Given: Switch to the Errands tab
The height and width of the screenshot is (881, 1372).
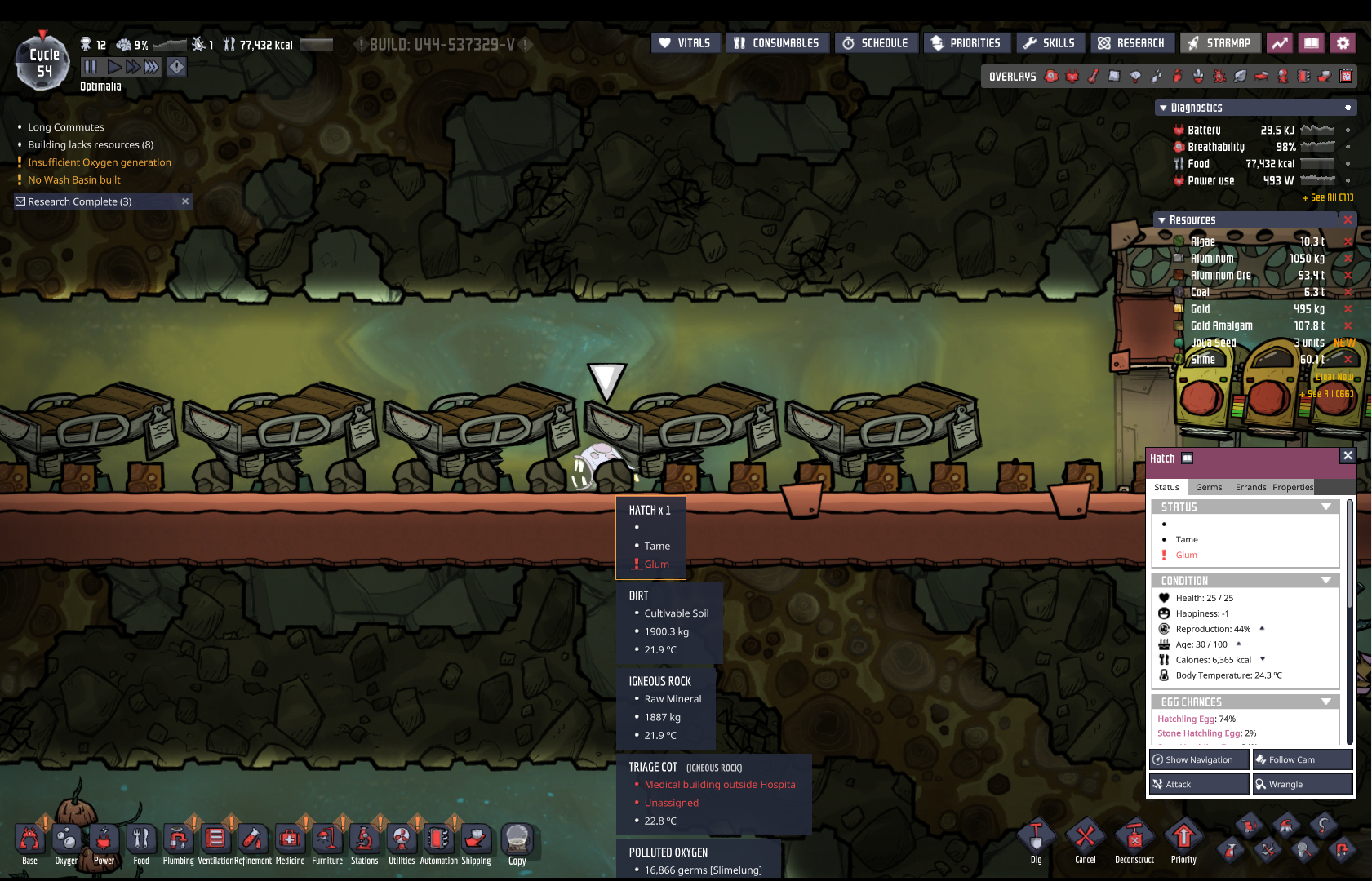Looking at the screenshot, I should [x=1250, y=487].
